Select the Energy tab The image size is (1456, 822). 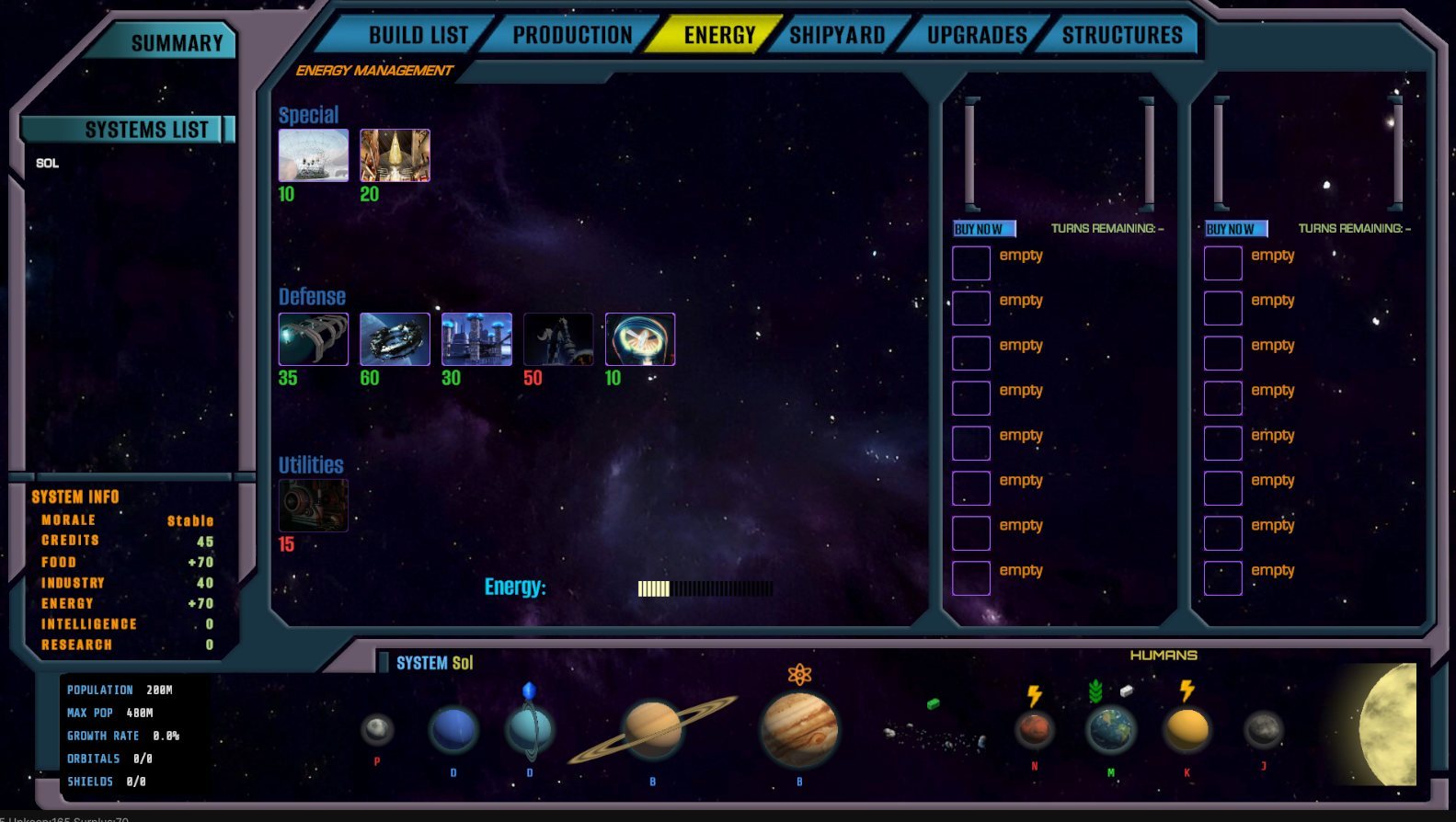718,36
